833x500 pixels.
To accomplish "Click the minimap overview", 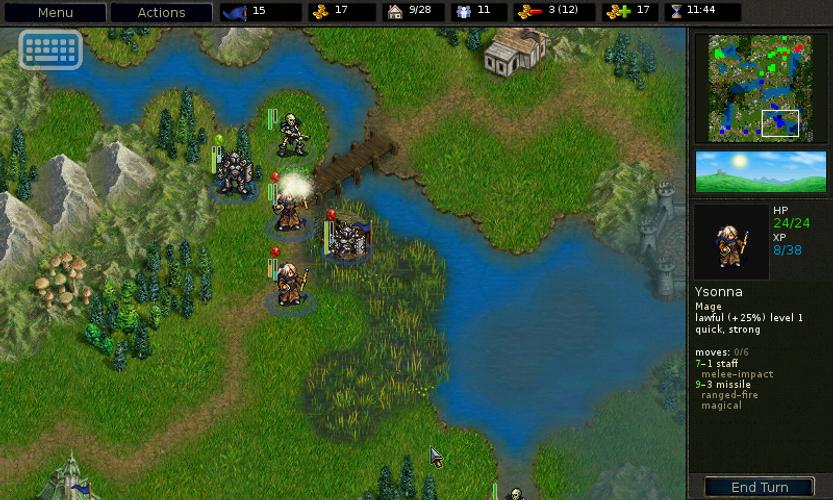I will click(761, 88).
